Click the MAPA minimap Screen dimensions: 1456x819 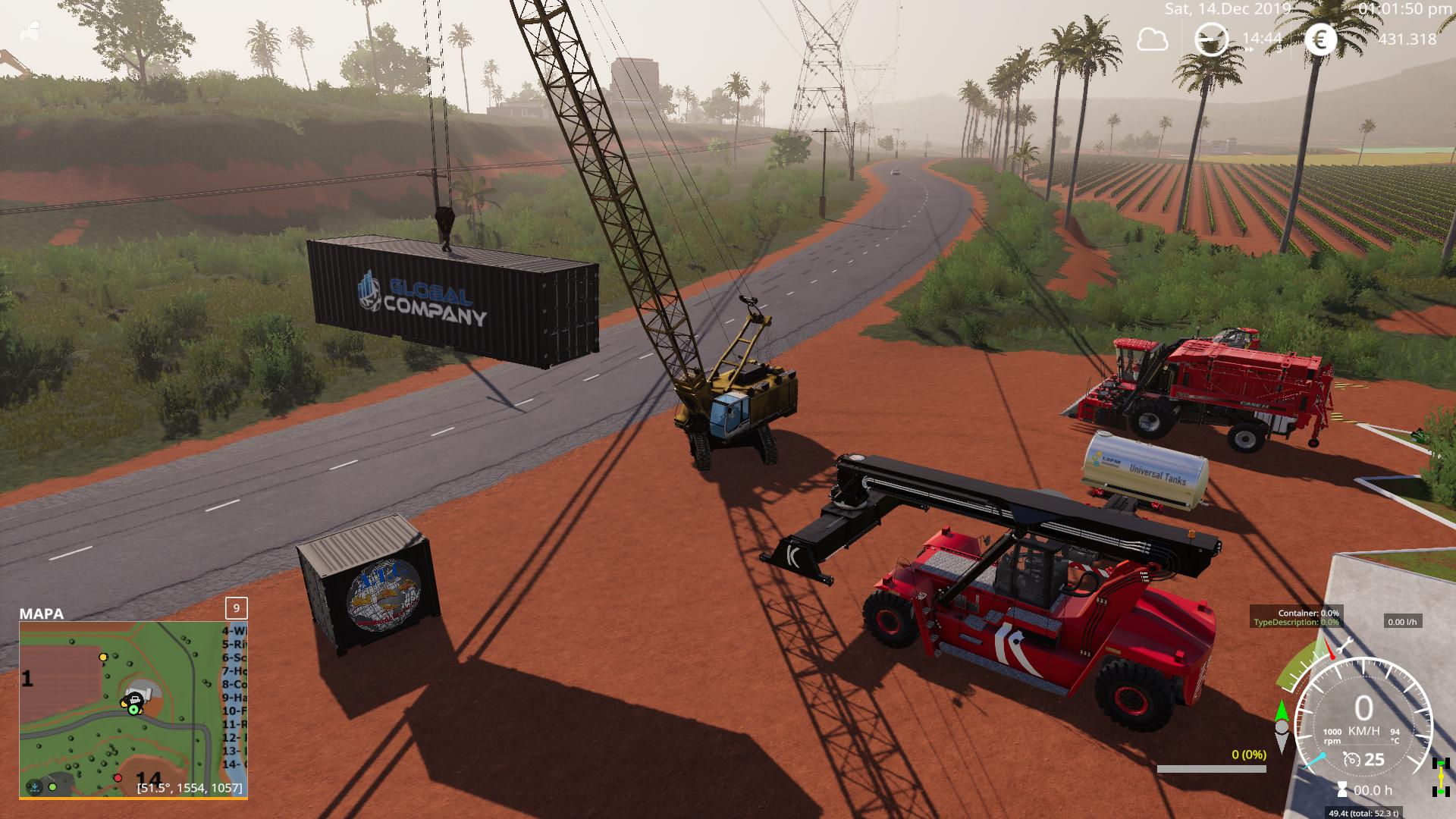(x=133, y=709)
